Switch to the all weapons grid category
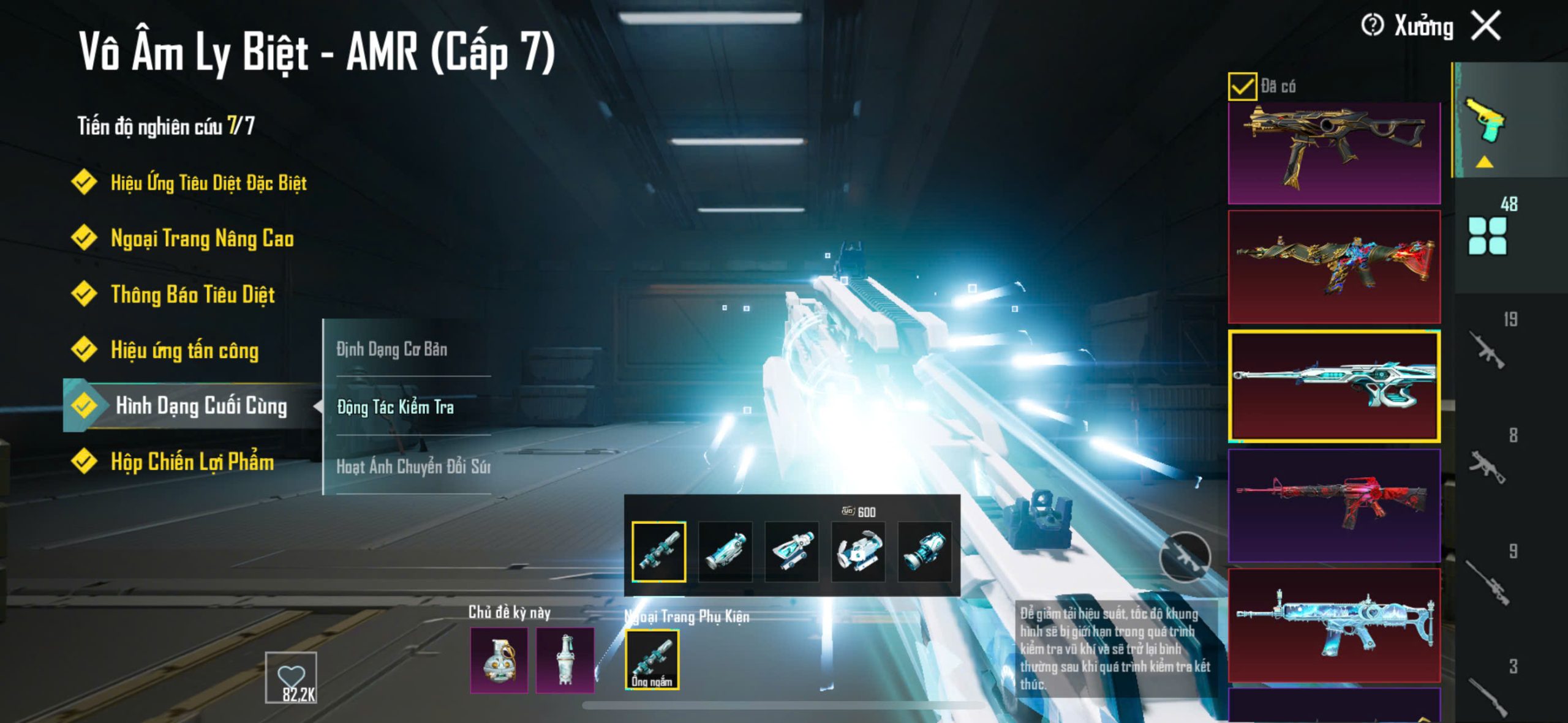1568x723 pixels. point(1487,236)
